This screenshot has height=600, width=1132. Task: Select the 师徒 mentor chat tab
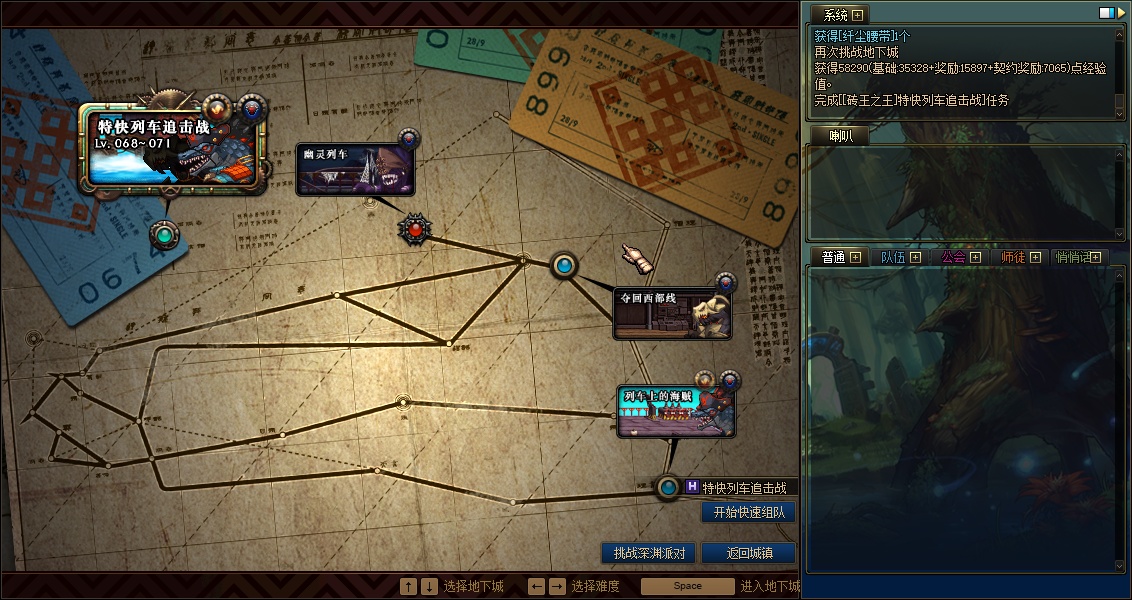pyautogui.click(x=1013, y=257)
